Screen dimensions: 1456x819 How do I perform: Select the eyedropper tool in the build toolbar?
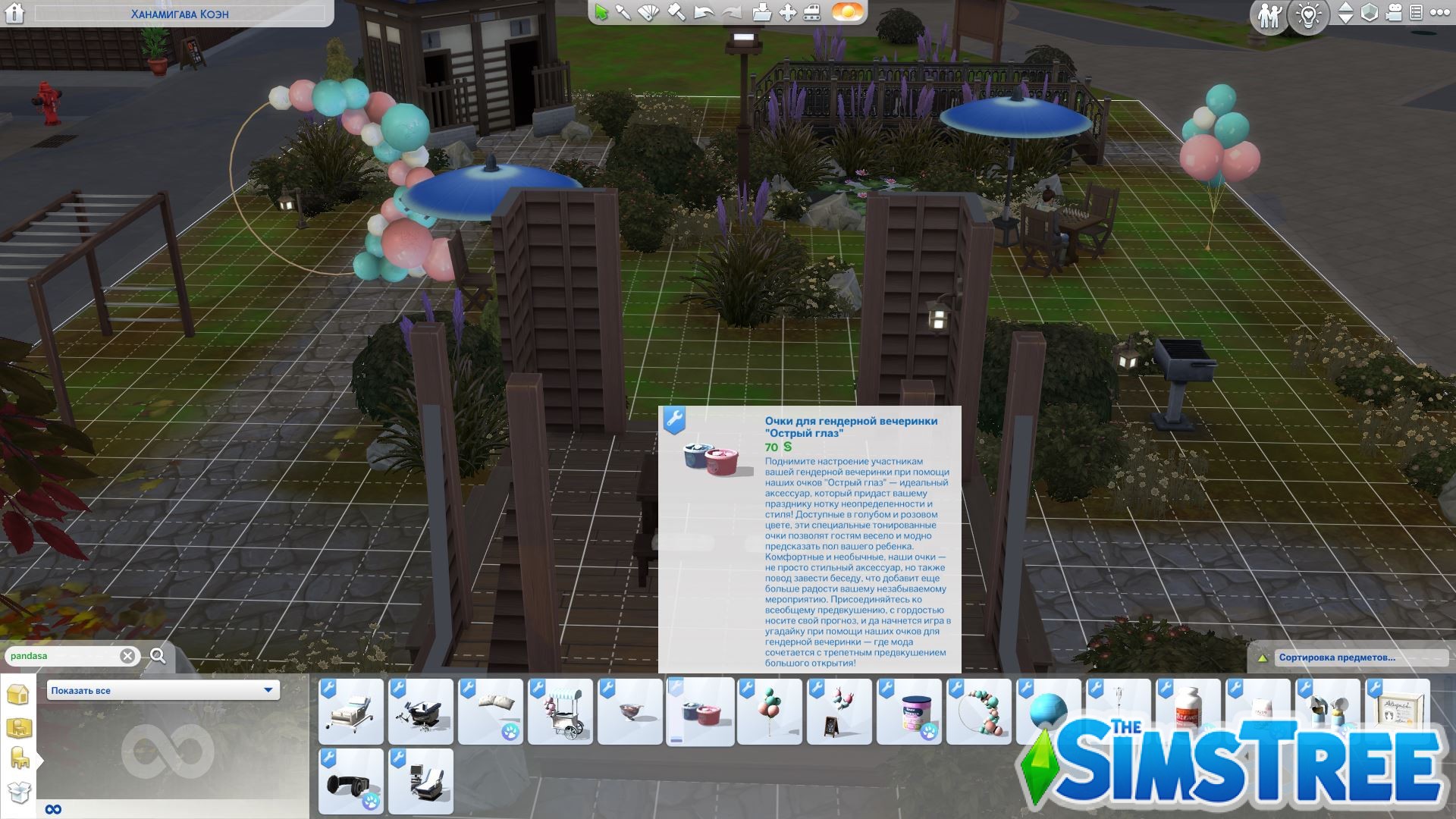pyautogui.click(x=623, y=13)
